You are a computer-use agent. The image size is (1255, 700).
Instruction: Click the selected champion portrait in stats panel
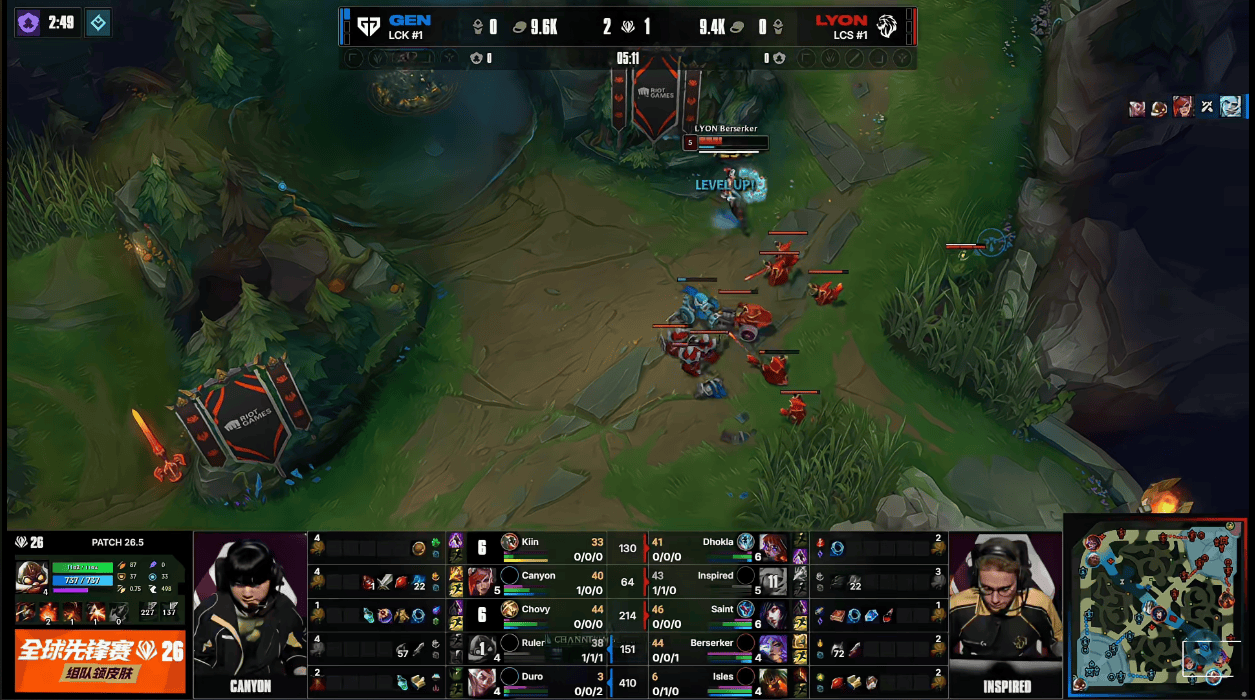click(31, 577)
